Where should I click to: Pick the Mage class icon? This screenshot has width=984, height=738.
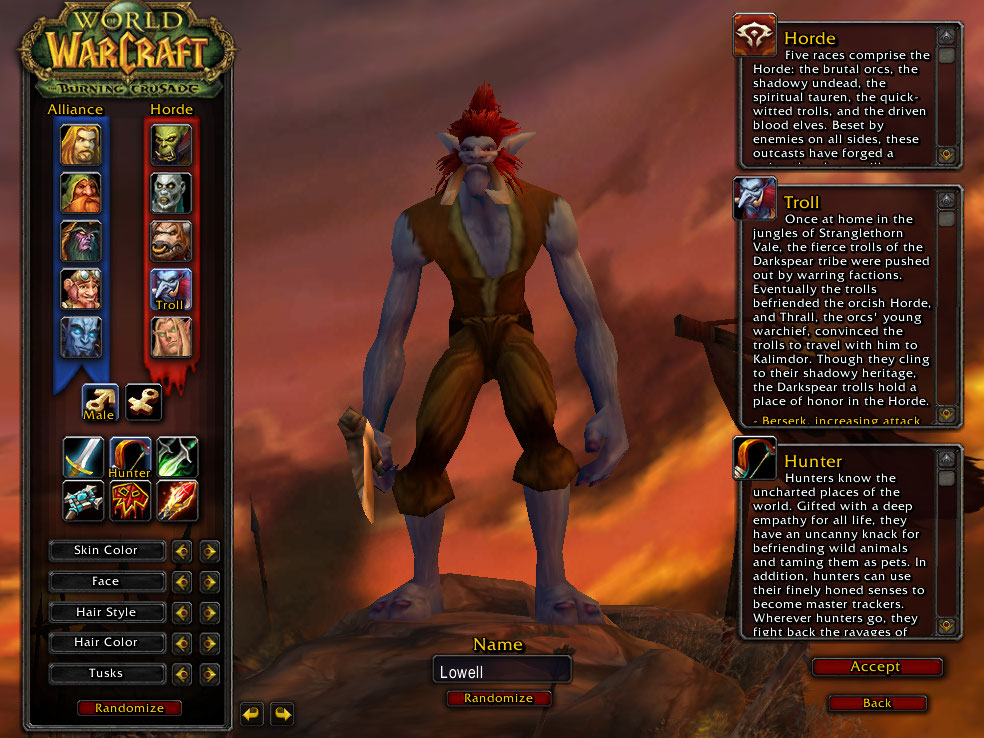click(x=177, y=500)
